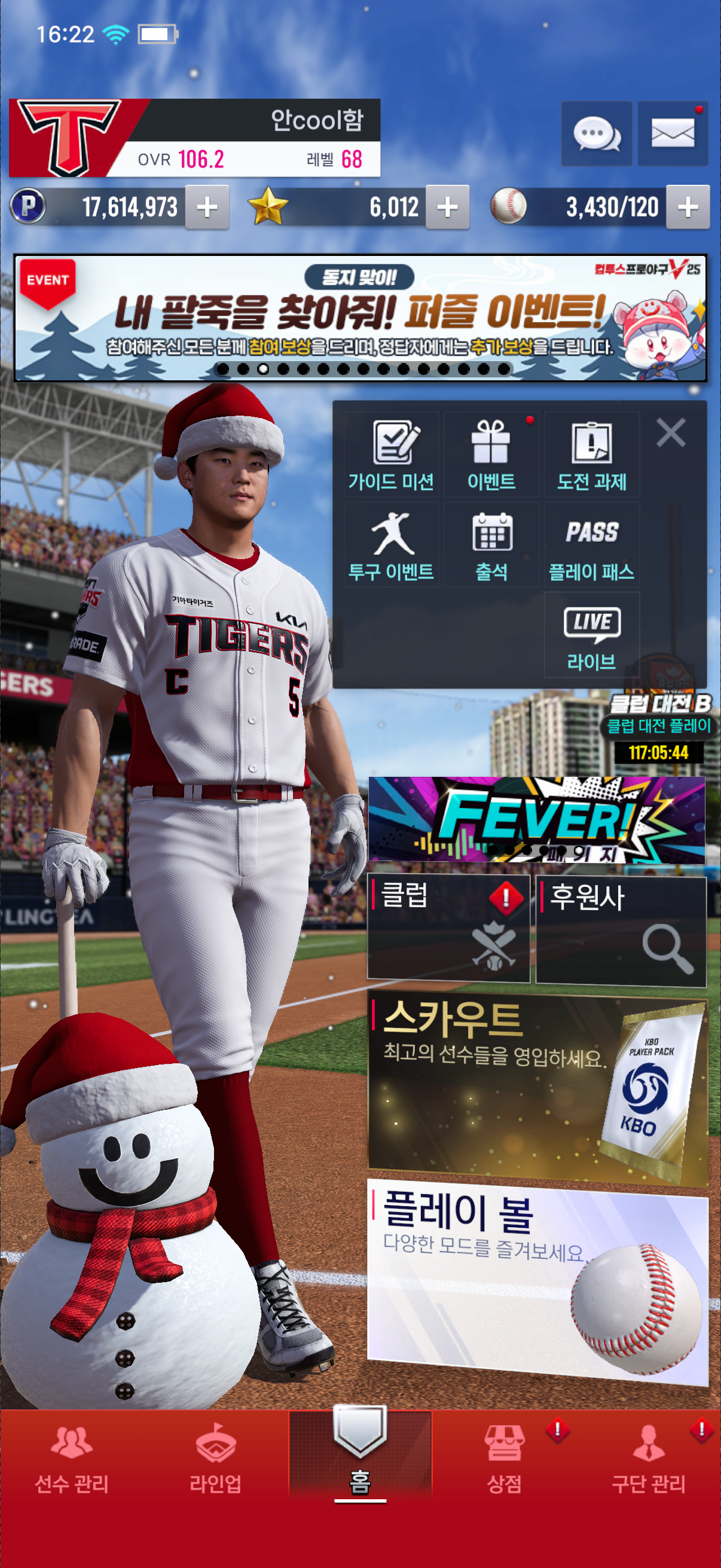Open the mailbox envelope icon

tap(673, 133)
